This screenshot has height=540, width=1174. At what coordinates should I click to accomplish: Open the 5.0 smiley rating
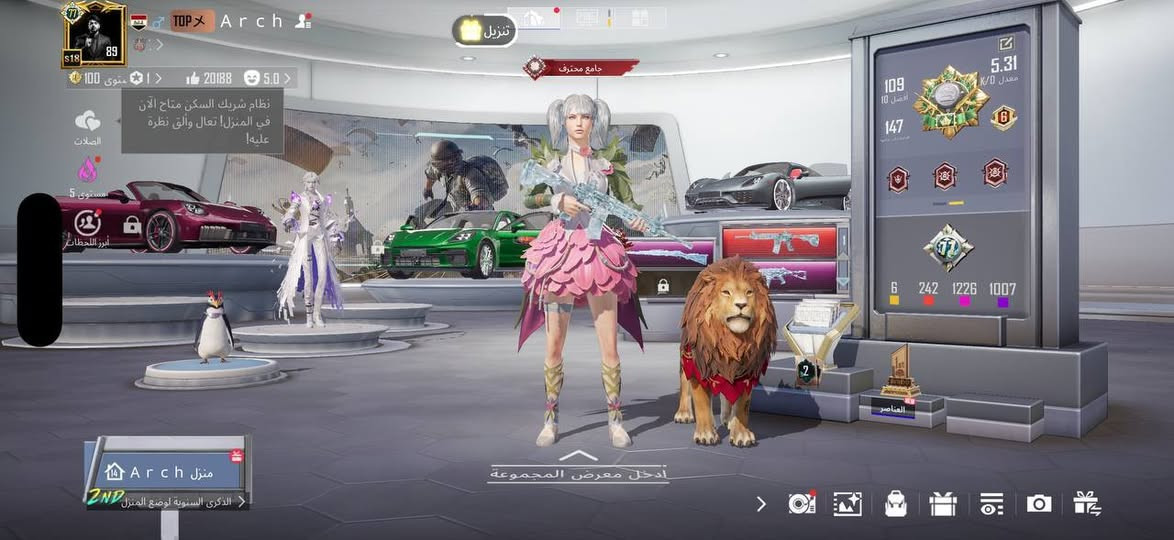coord(270,77)
